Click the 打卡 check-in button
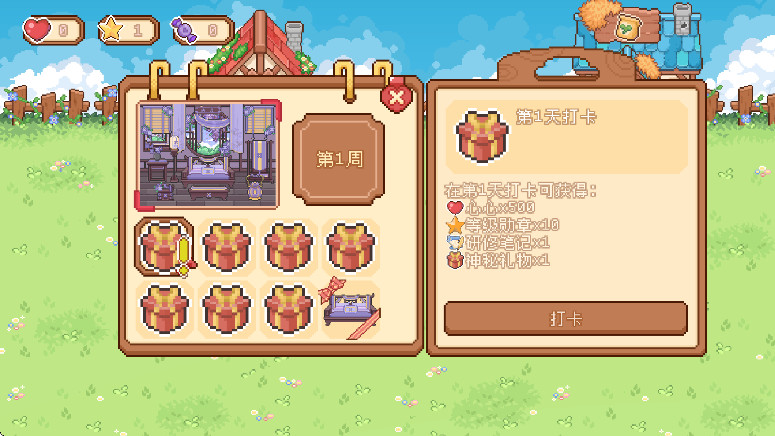 (x=565, y=318)
